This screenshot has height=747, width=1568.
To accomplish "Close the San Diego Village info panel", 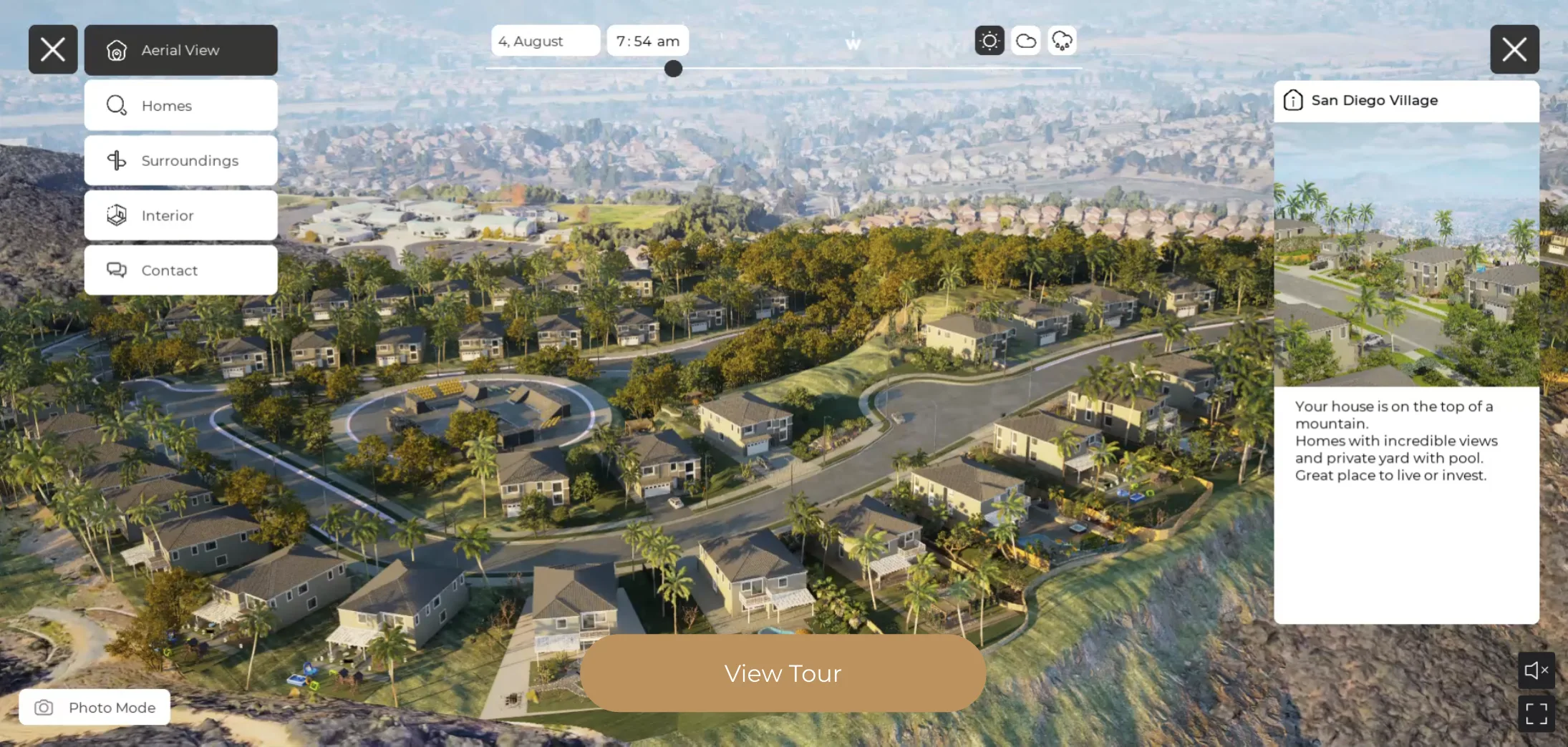I will [x=1514, y=49].
